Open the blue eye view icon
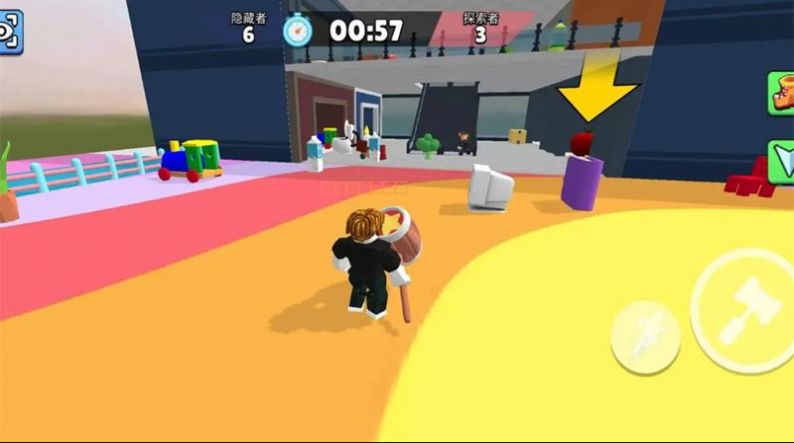Screen dimensions: 794x443 click(x=9, y=33)
